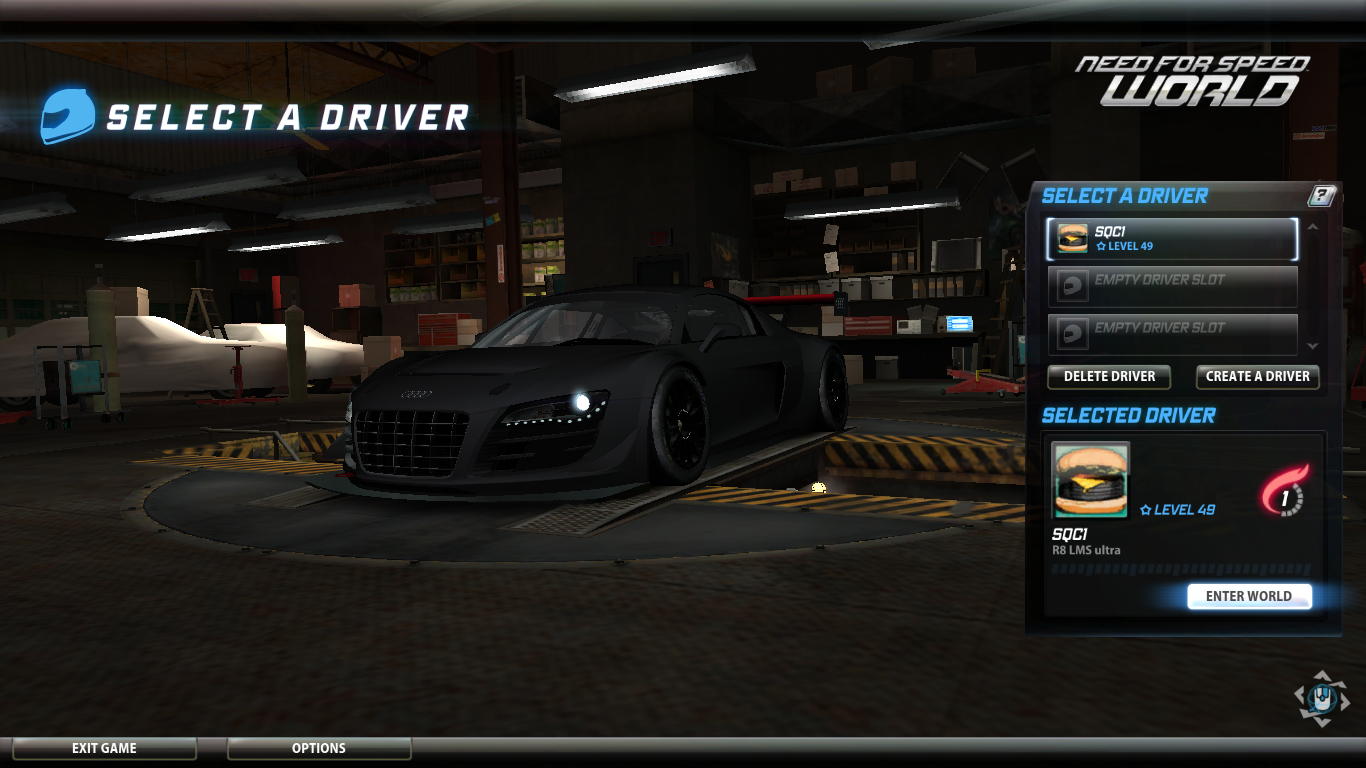Exit the game

coord(104,748)
